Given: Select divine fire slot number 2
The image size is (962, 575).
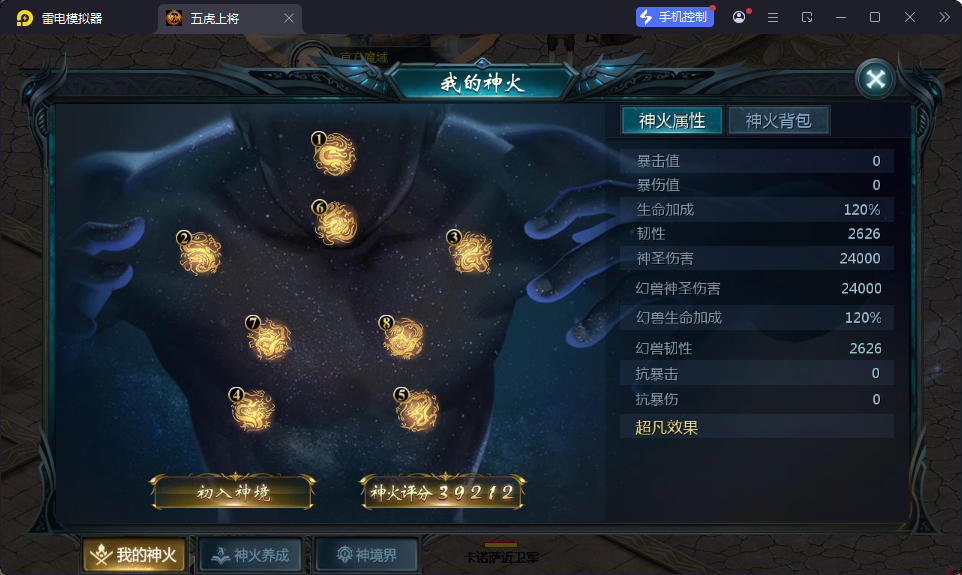Looking at the screenshot, I should (200, 253).
